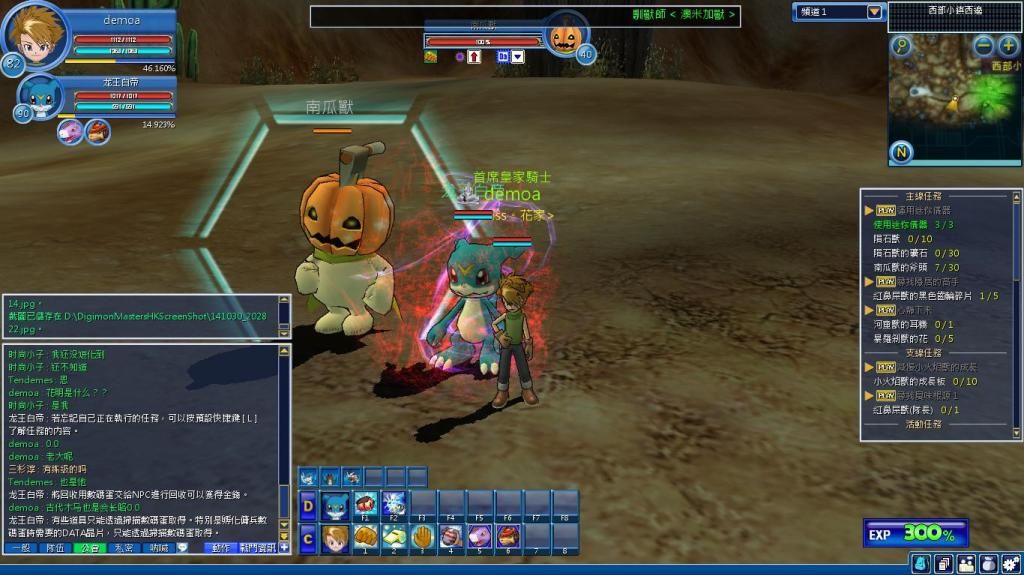
Task: Click the minimap magnifying glass button
Action: (902, 46)
